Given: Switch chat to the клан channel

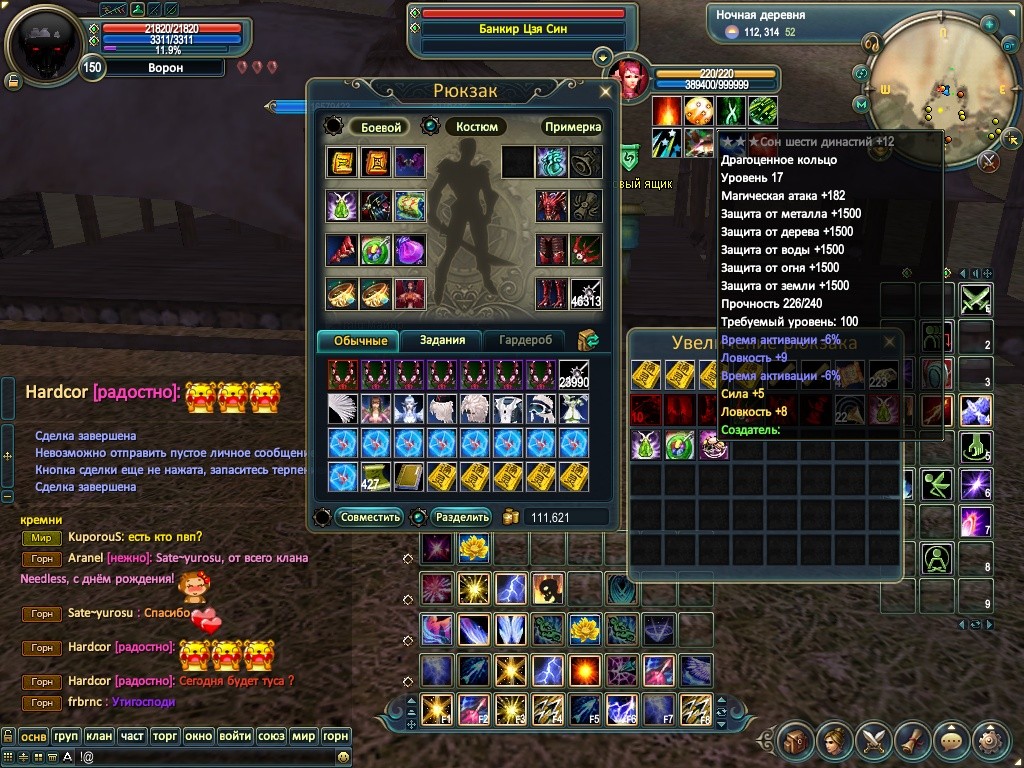Looking at the screenshot, I should tap(99, 736).
